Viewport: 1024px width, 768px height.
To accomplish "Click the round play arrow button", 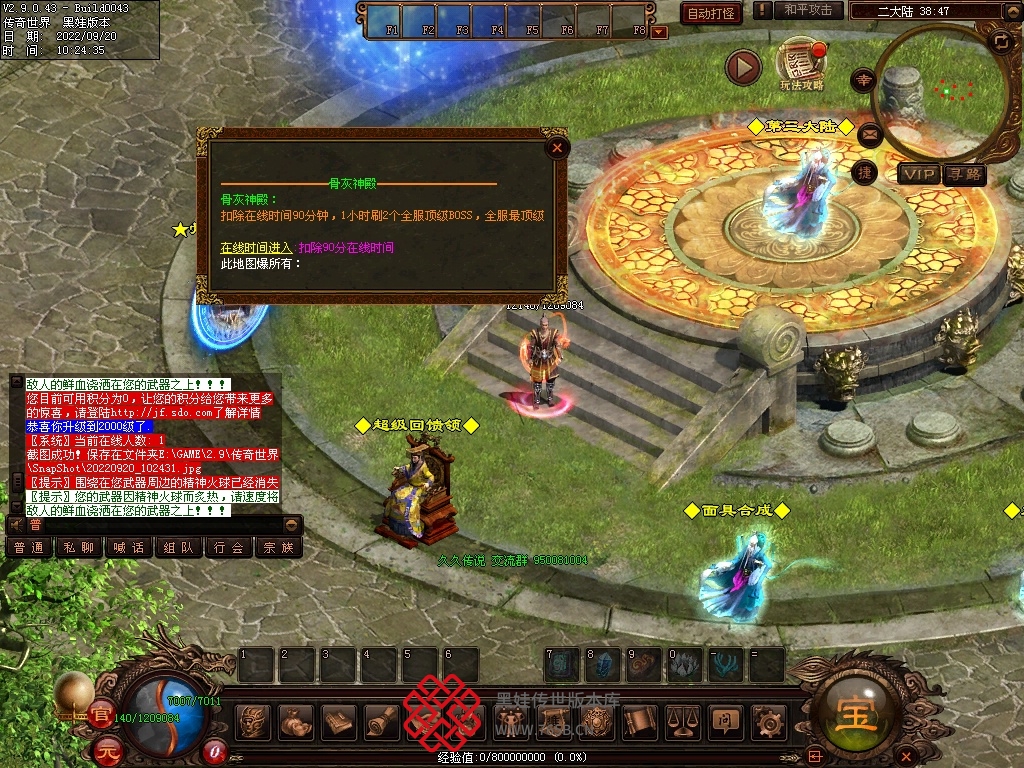I will point(743,67).
